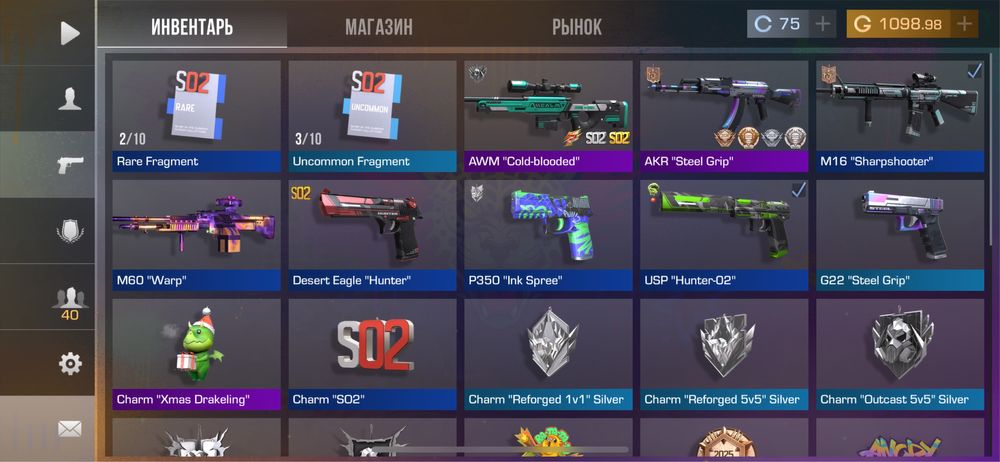This screenshot has height=462, width=1000.
Task: Choose the Desert Eagle "Hunter" skin
Action: 372,235
